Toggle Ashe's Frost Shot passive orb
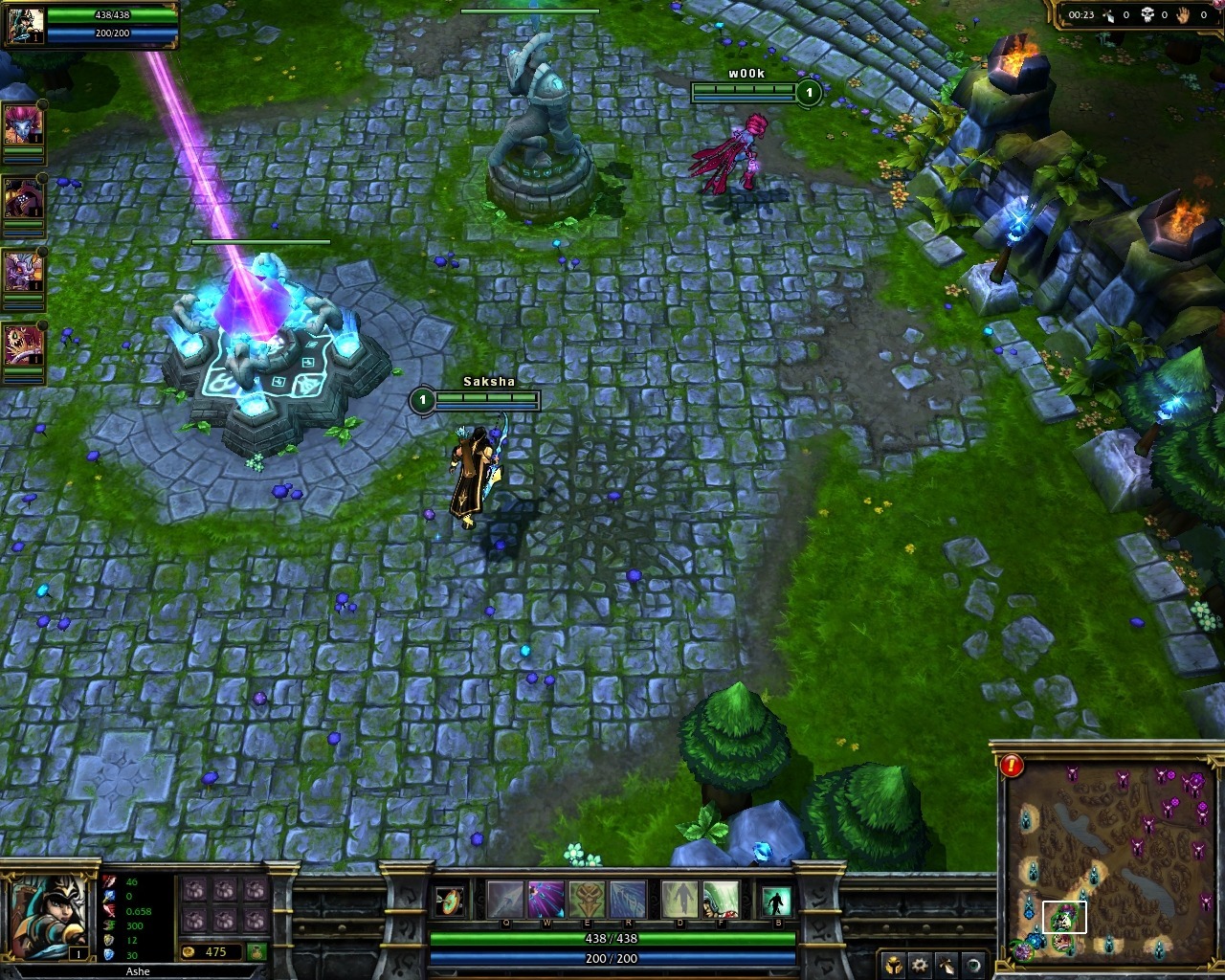The width and height of the screenshot is (1225, 980). click(448, 901)
